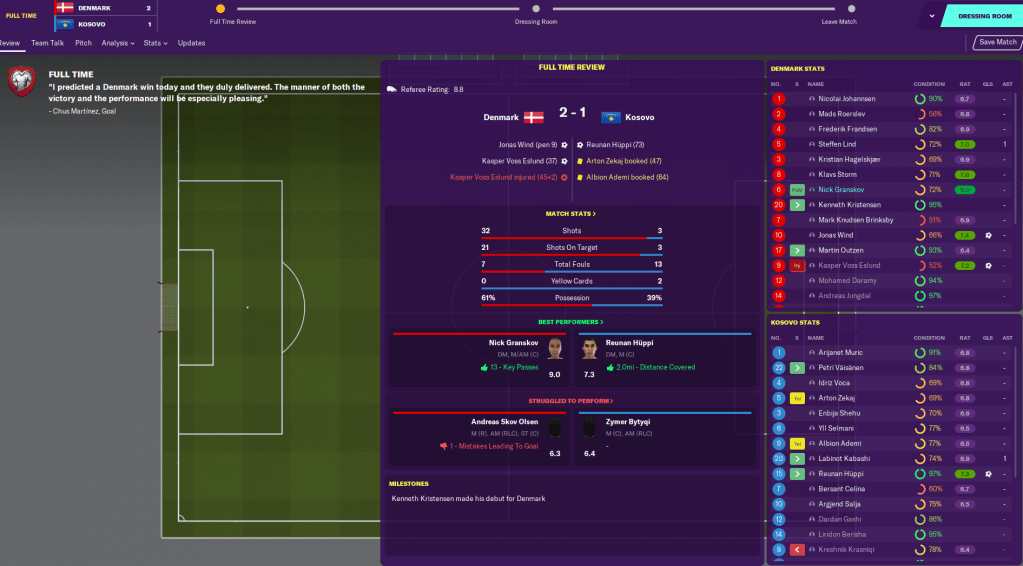
Task: Show the Updates tab
Action: tap(191, 43)
